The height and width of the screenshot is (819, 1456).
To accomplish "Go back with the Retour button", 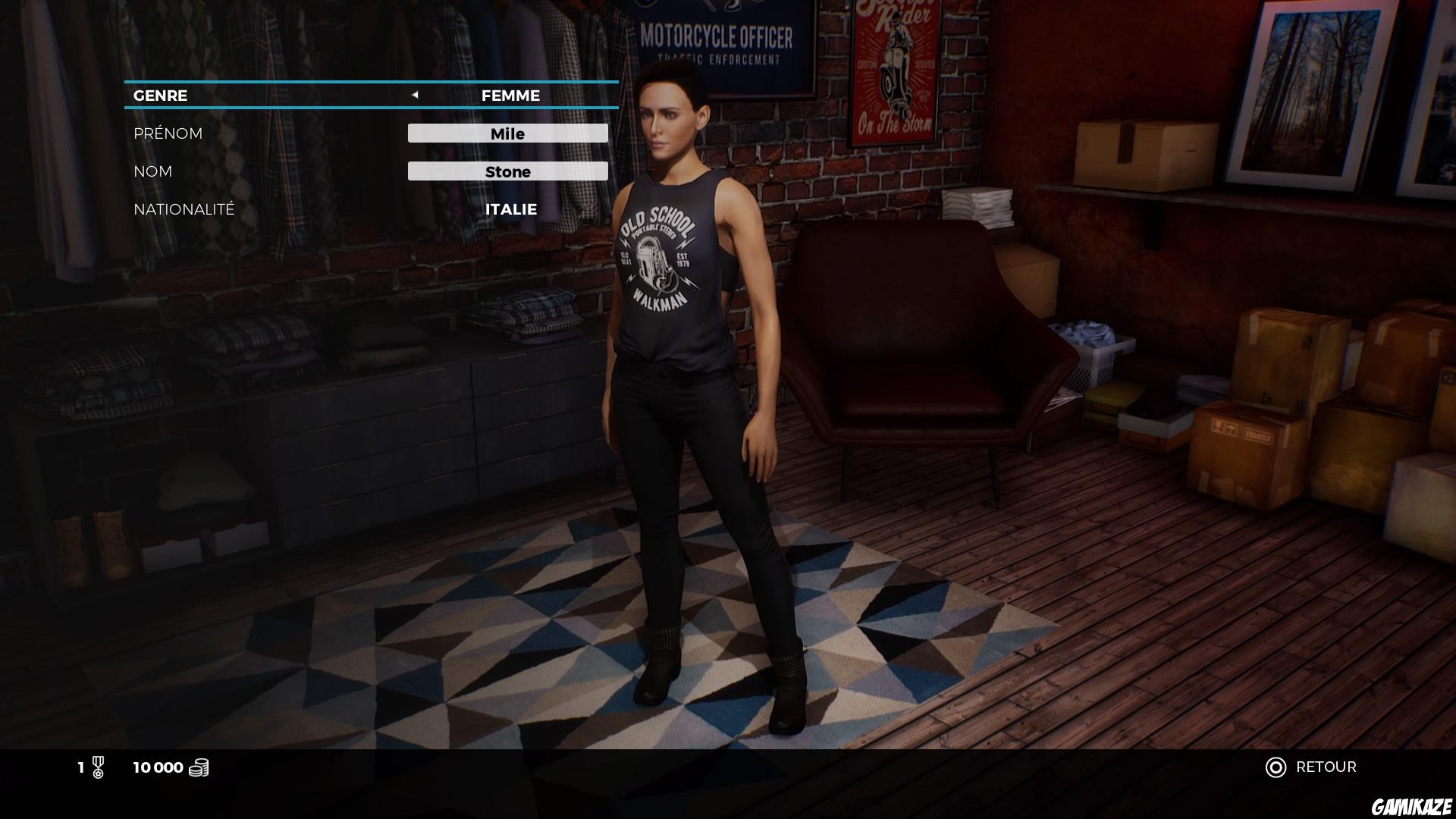I will (x=1312, y=767).
